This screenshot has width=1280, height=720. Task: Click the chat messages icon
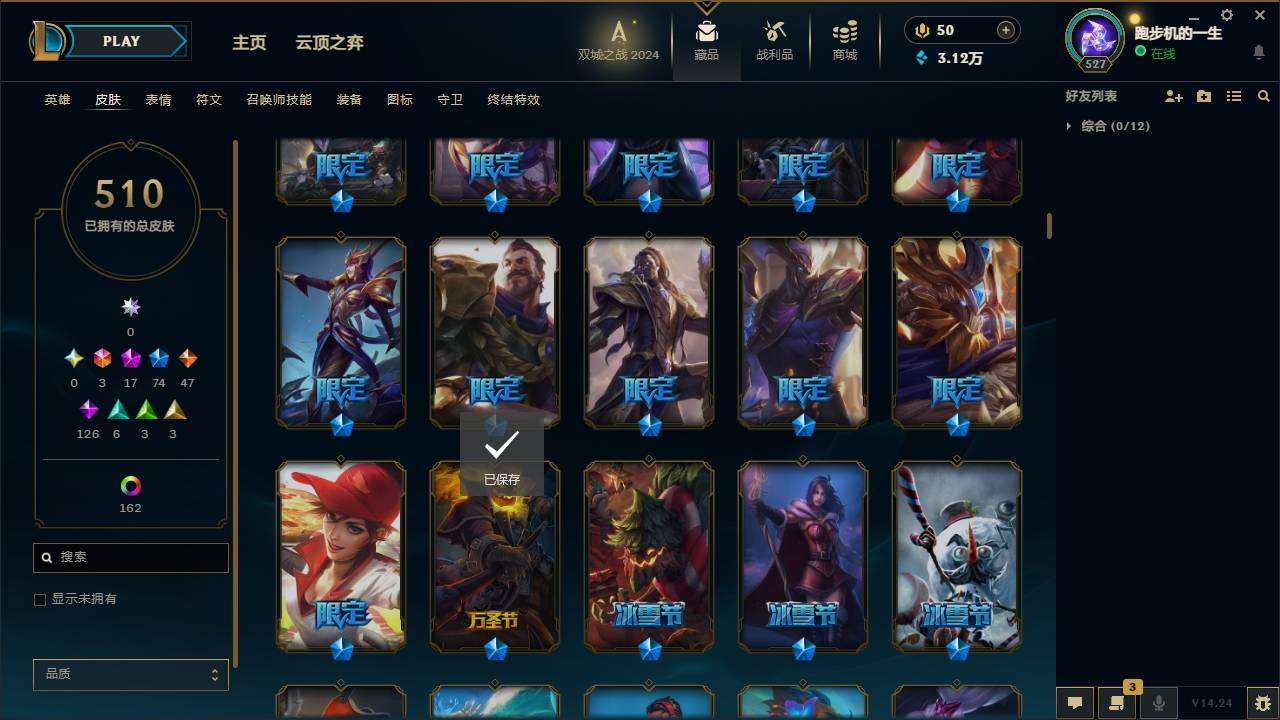[x=1075, y=704]
